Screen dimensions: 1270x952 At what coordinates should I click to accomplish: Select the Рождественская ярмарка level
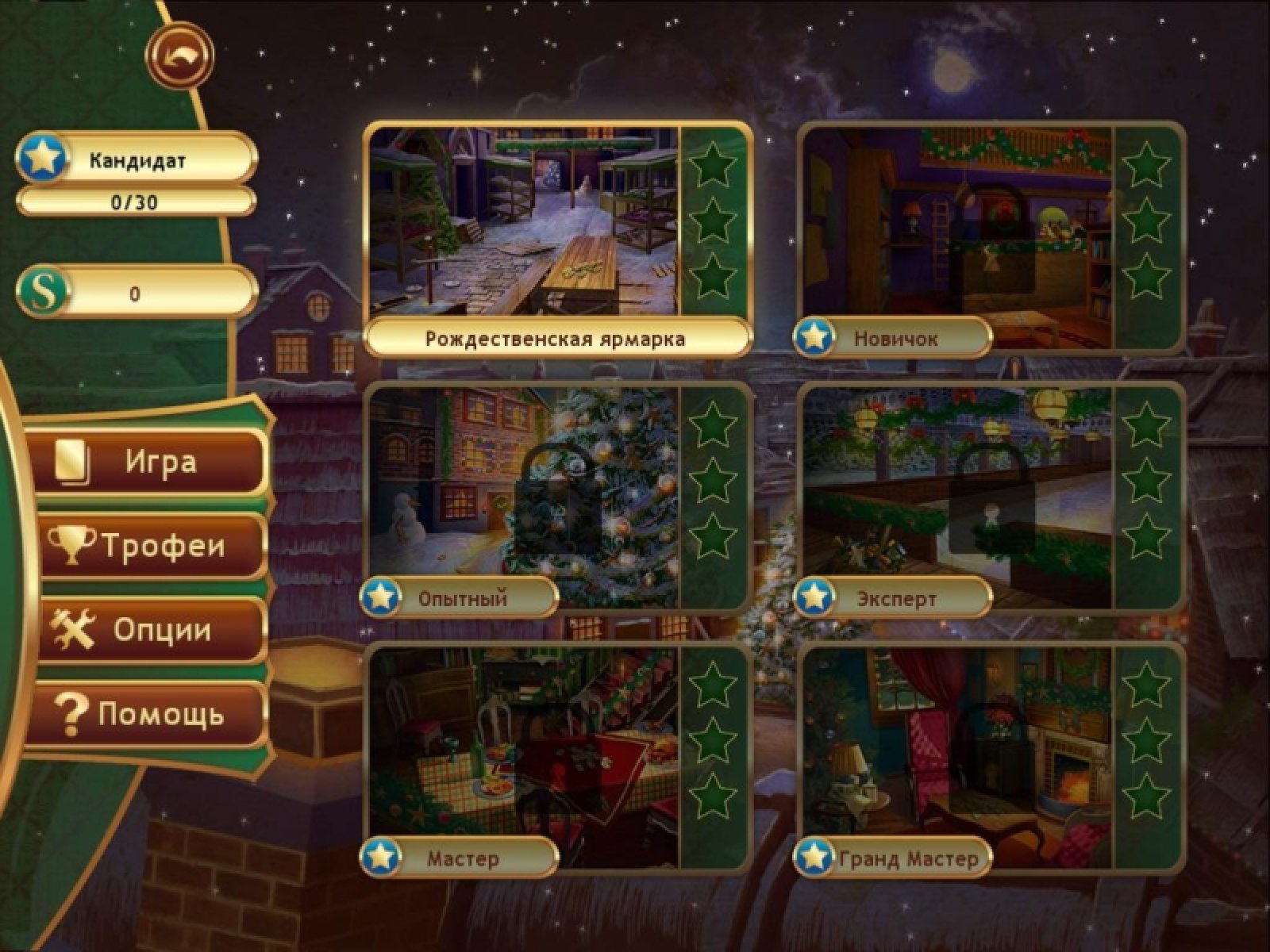524,222
